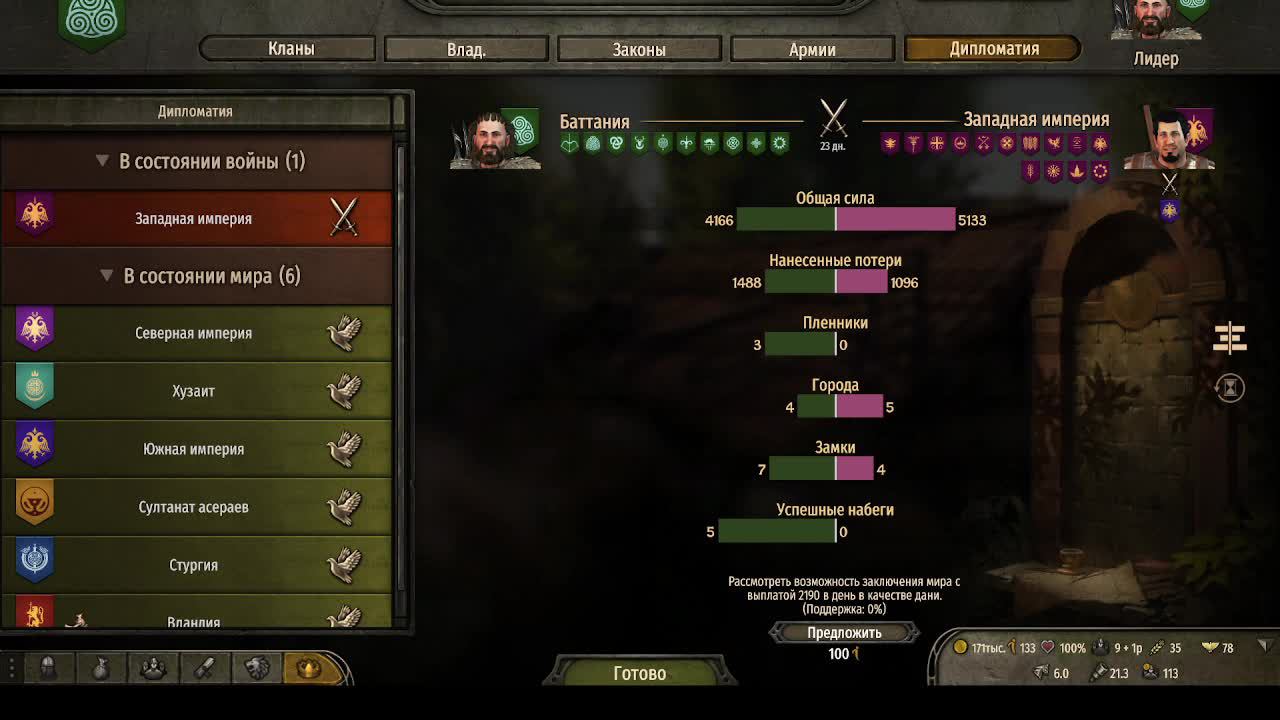This screenshot has width=1280, height=720.
Task: Click the hourglass icon on right edge
Action: click(x=1229, y=387)
